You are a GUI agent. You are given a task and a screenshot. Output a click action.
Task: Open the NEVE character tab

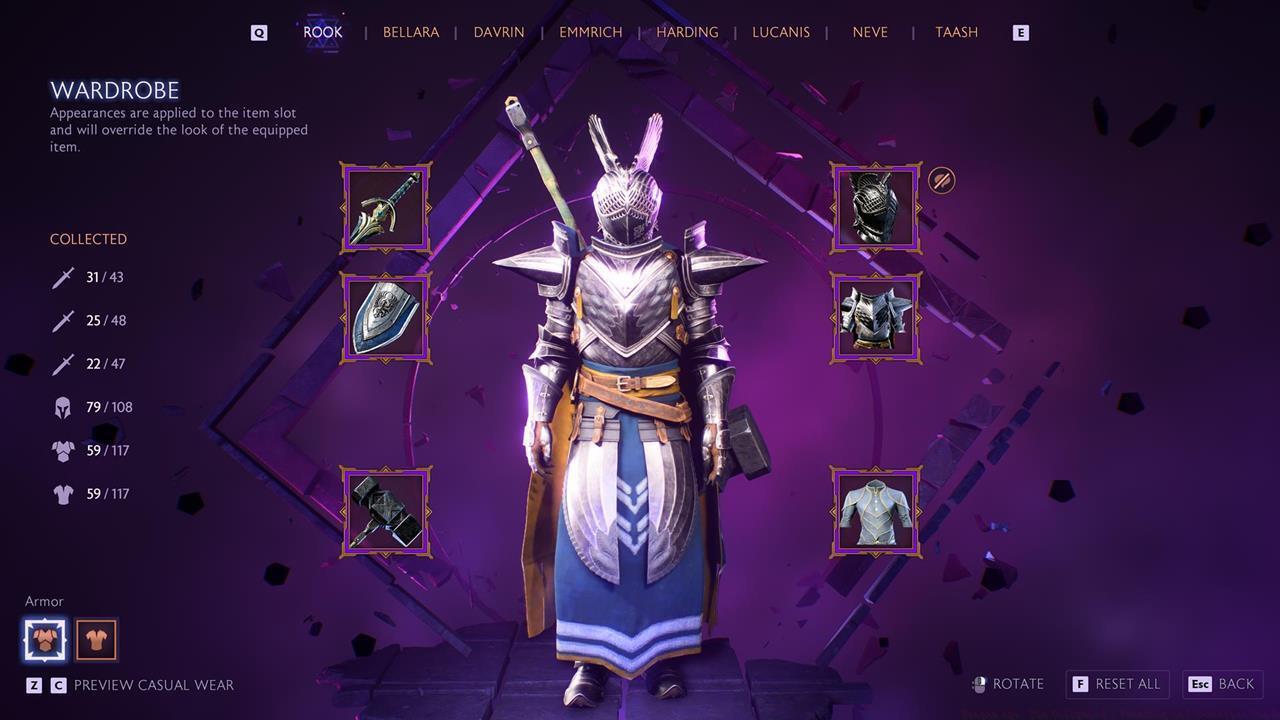click(x=870, y=31)
